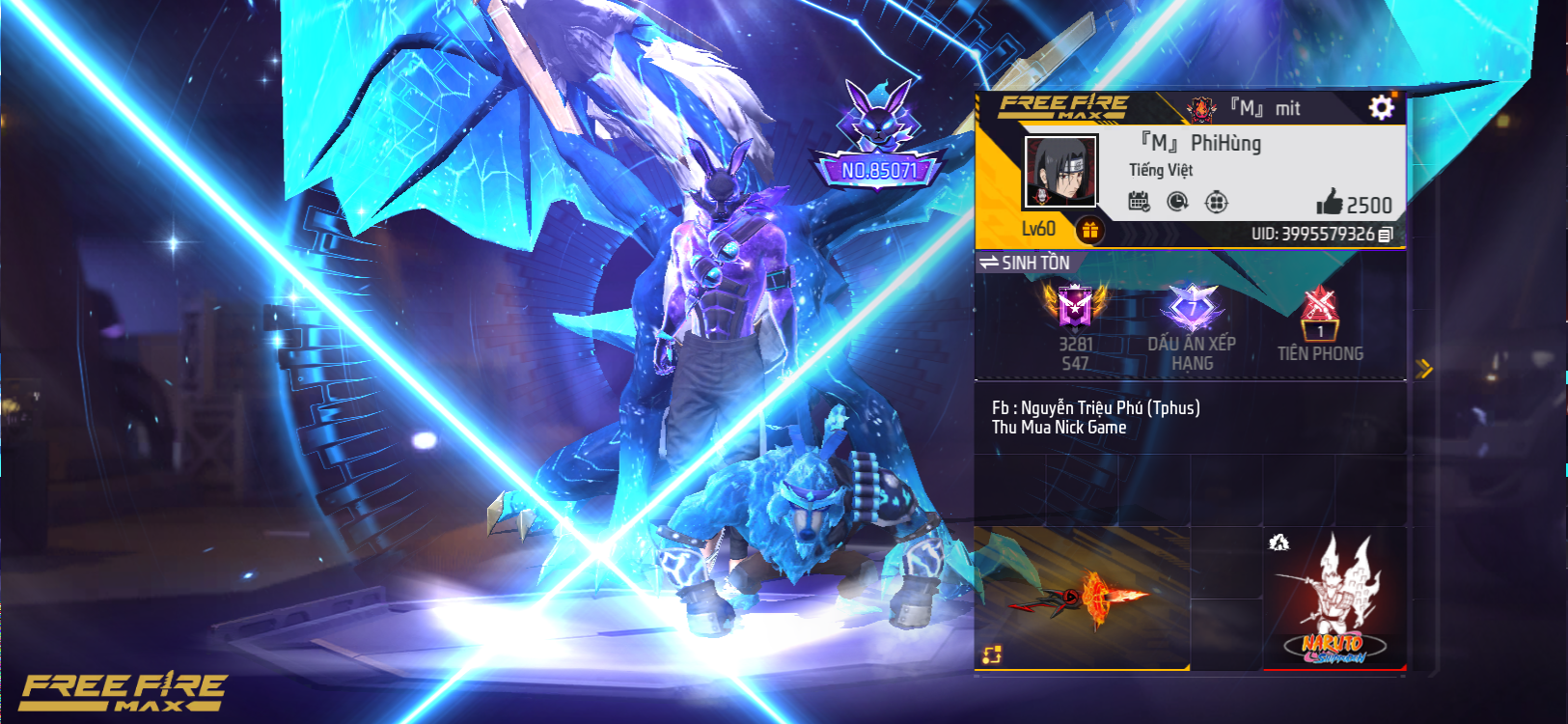This screenshot has width=1568, height=724.
Task: Copy the UID using the copy icon
Action: (1386, 235)
